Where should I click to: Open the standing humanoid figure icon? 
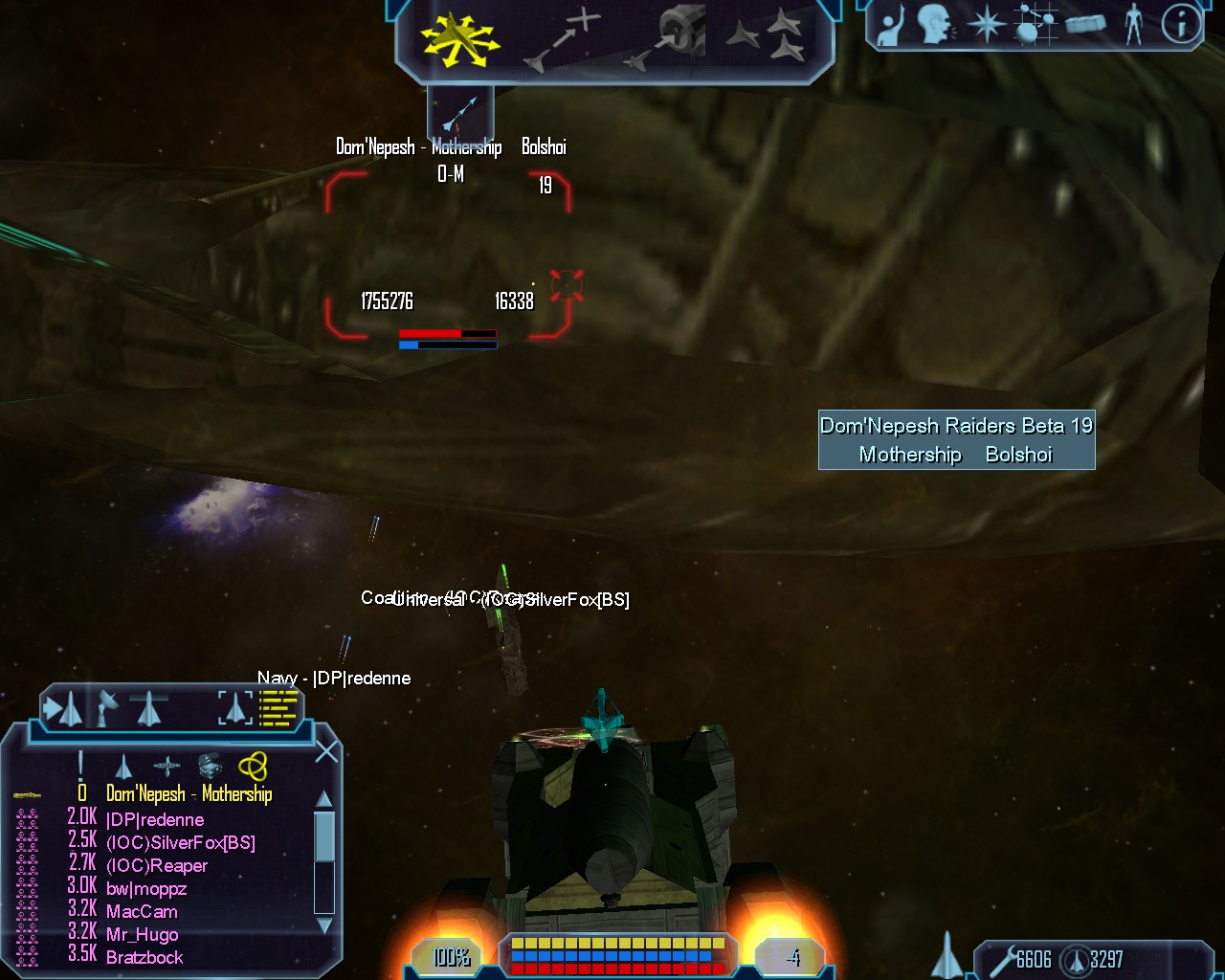click(x=1134, y=25)
